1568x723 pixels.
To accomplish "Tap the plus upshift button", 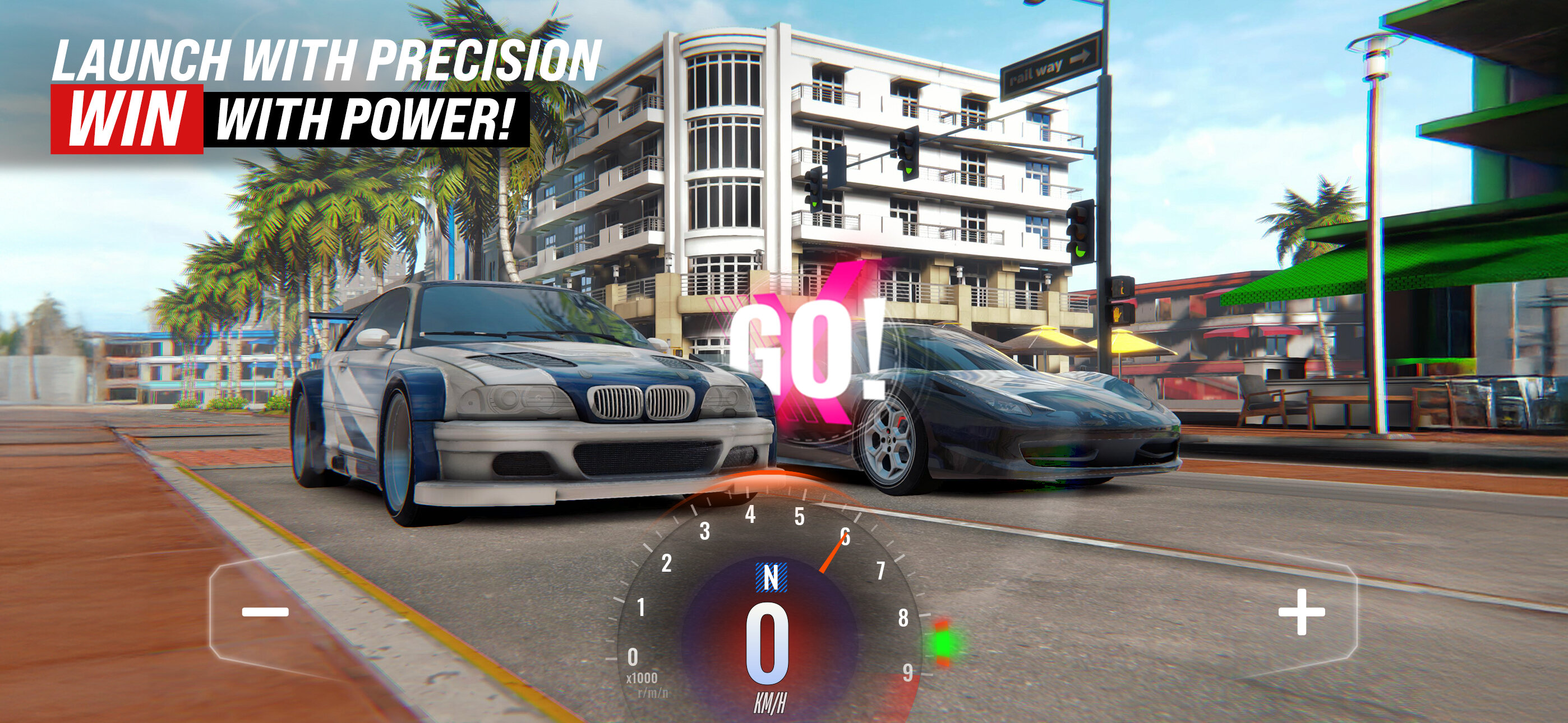I will (x=1302, y=611).
